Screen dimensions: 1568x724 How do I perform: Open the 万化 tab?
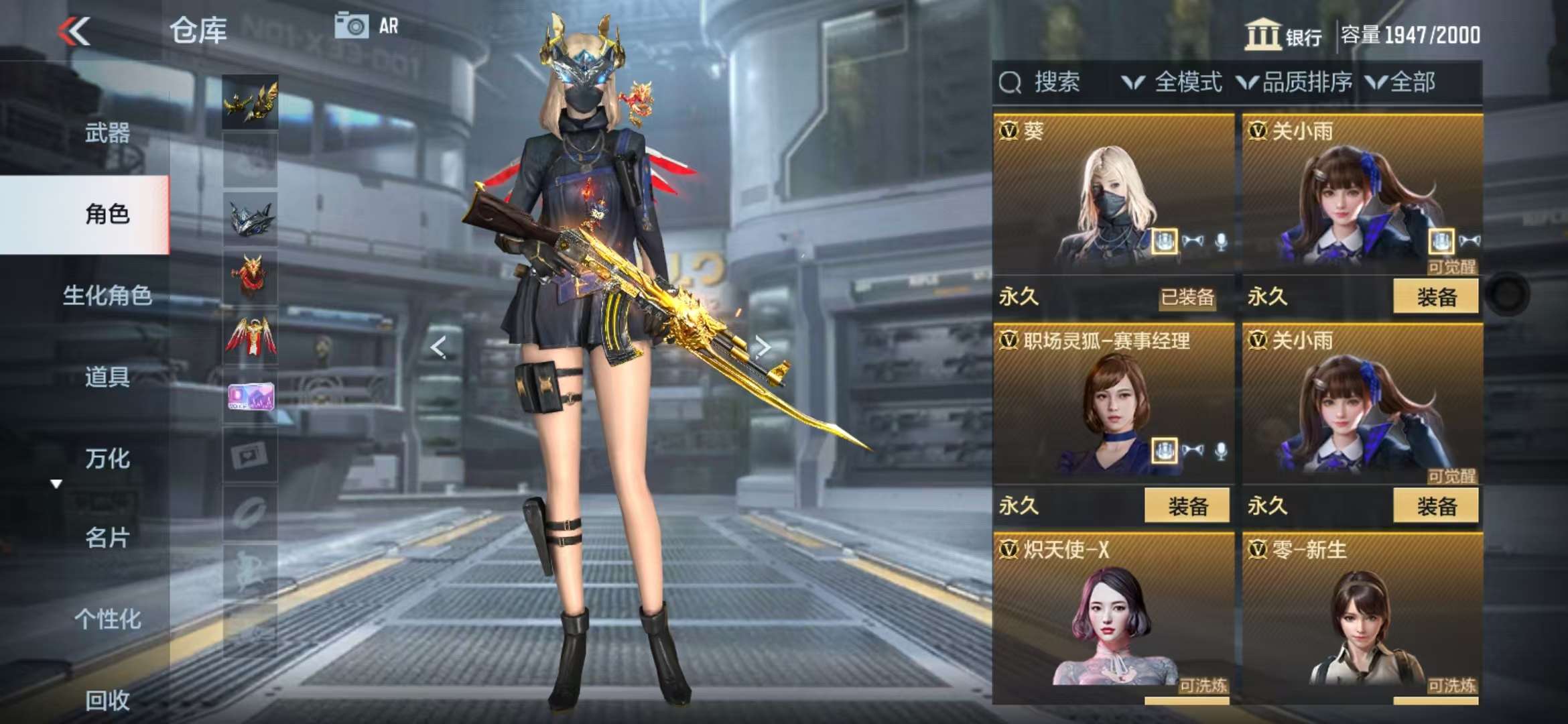[x=107, y=459]
